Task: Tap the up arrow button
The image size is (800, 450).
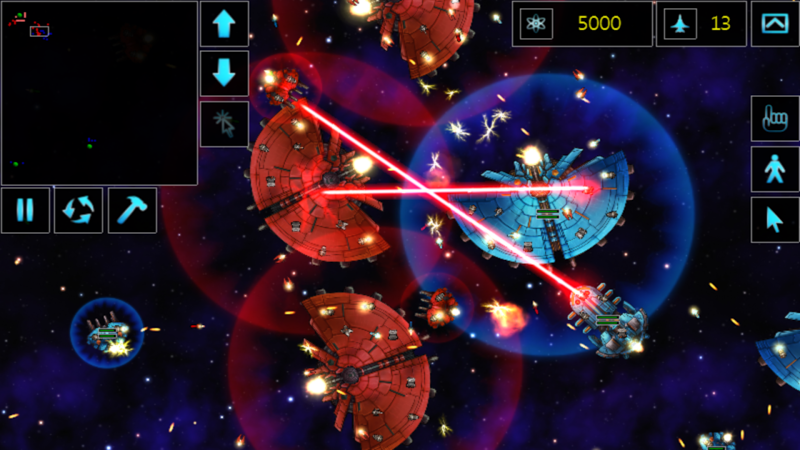Action: click(224, 23)
